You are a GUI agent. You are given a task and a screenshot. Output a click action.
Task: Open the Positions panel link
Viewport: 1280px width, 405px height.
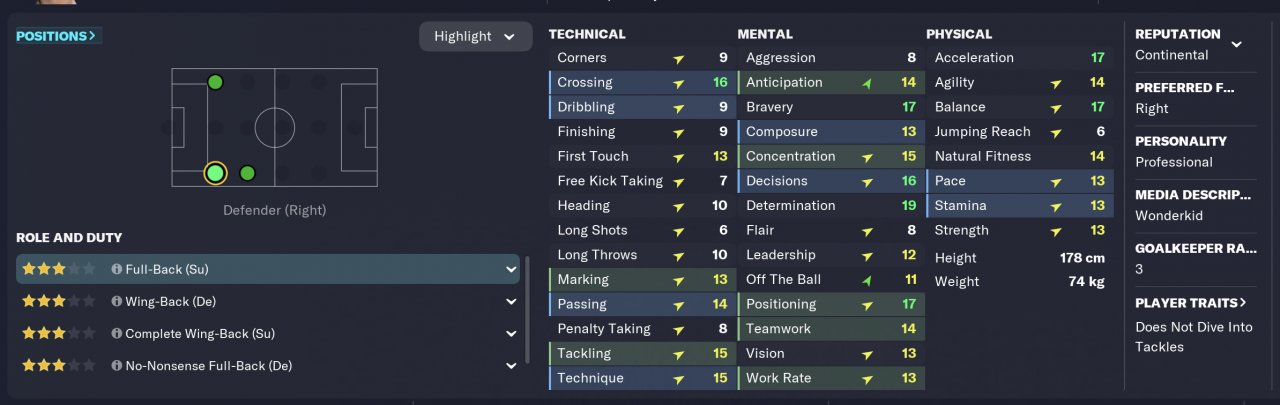pyautogui.click(x=57, y=36)
